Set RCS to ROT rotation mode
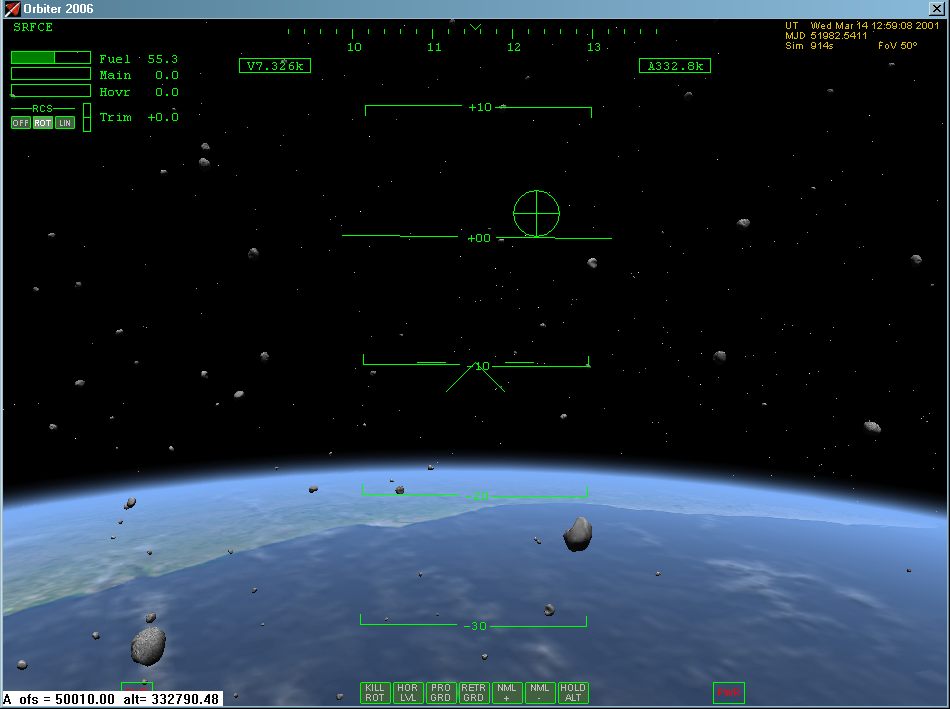 pyautogui.click(x=42, y=123)
